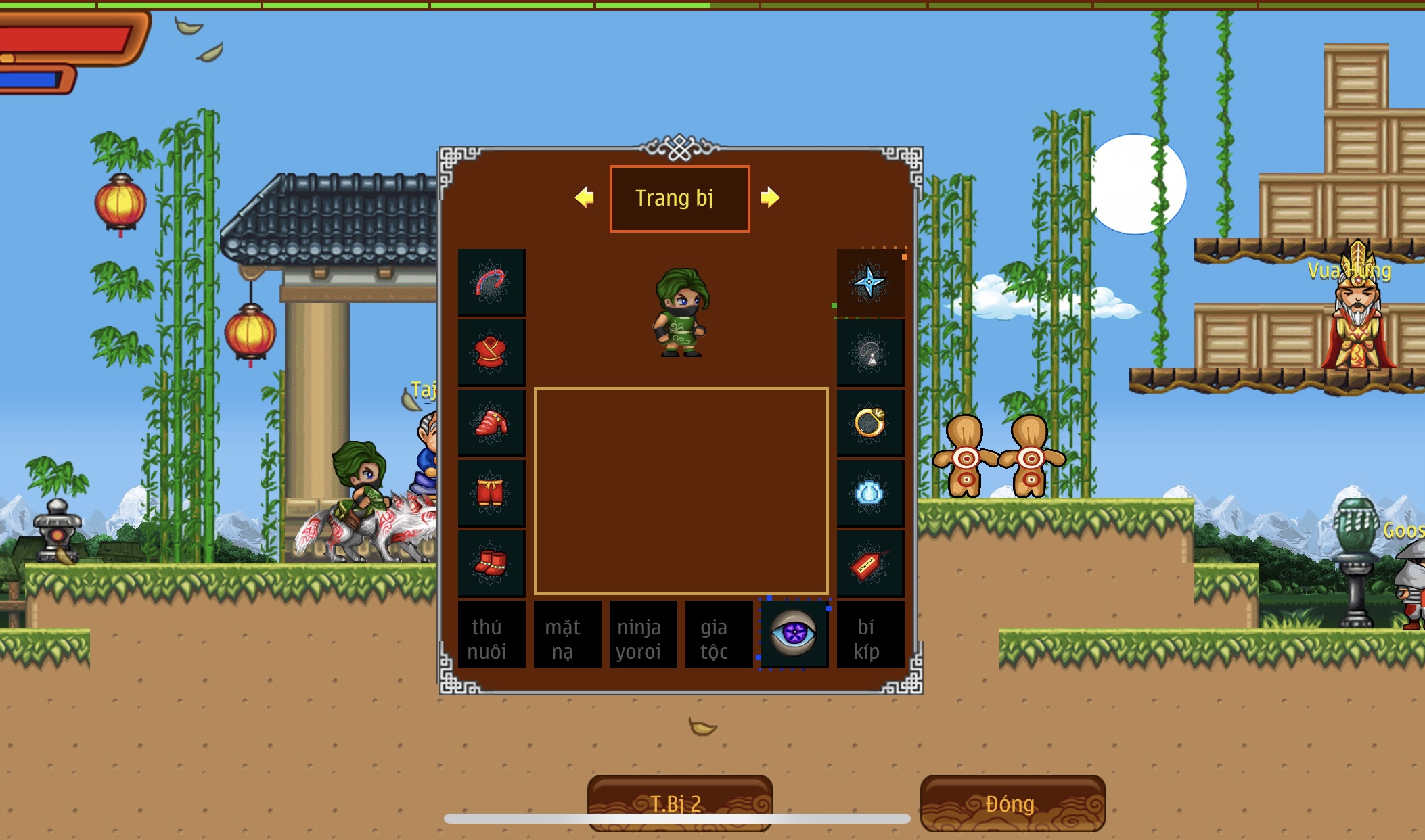Screen dimensions: 1425x840
Task: Select the Trang bị tab header
Action: tap(679, 198)
